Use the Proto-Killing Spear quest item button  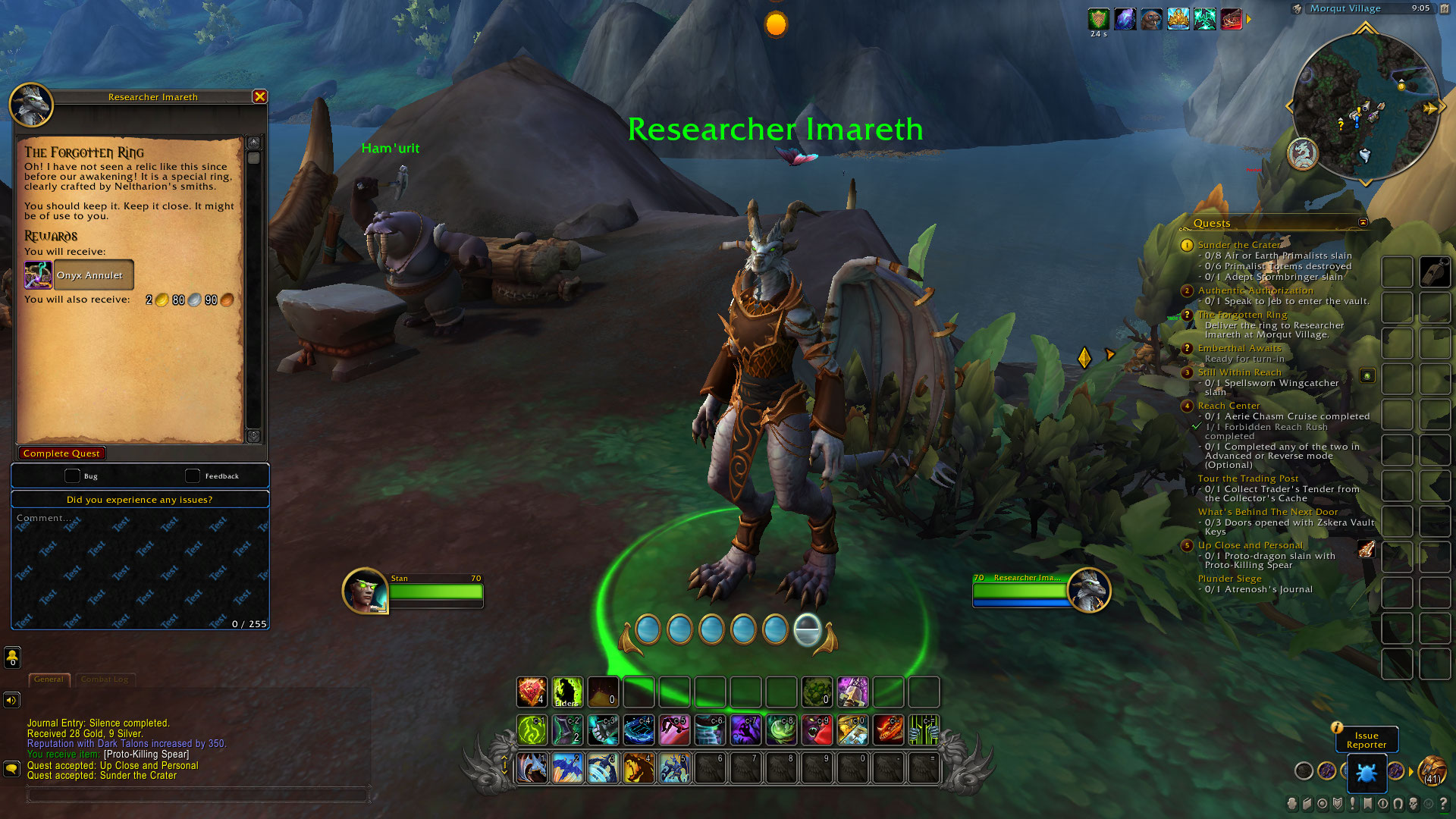click(x=1367, y=548)
